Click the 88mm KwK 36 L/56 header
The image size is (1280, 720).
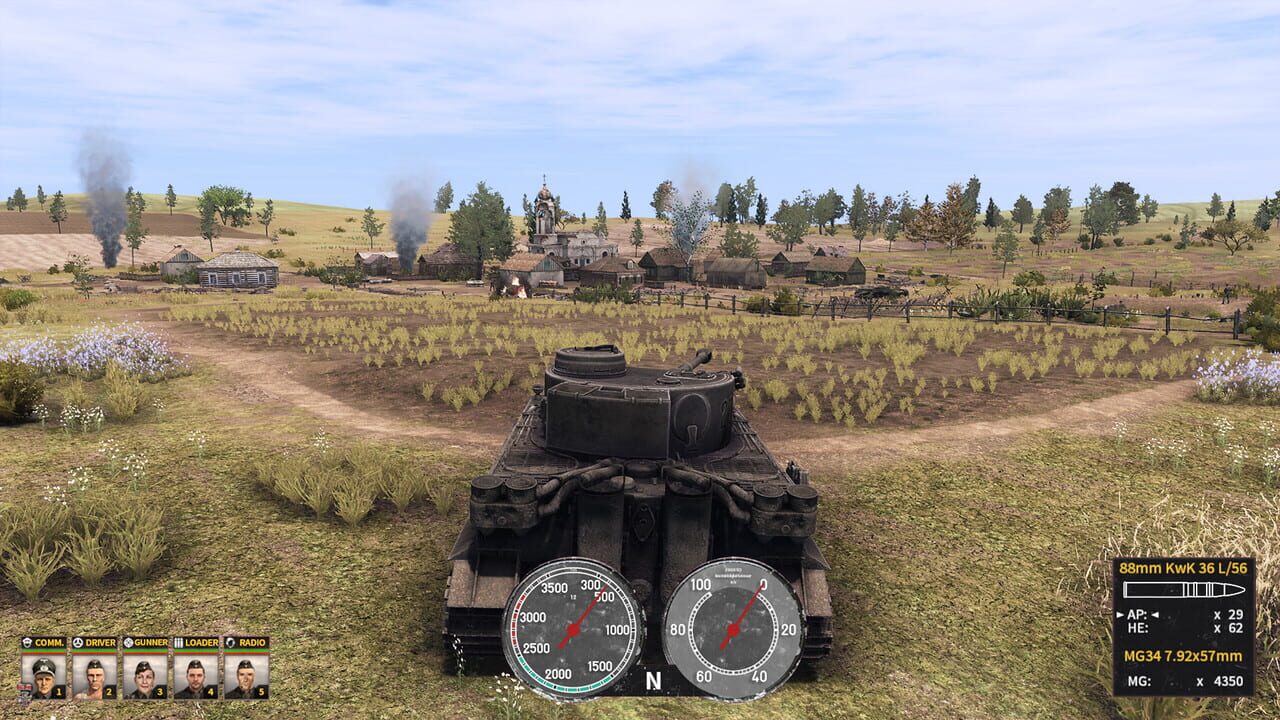(x=1183, y=569)
